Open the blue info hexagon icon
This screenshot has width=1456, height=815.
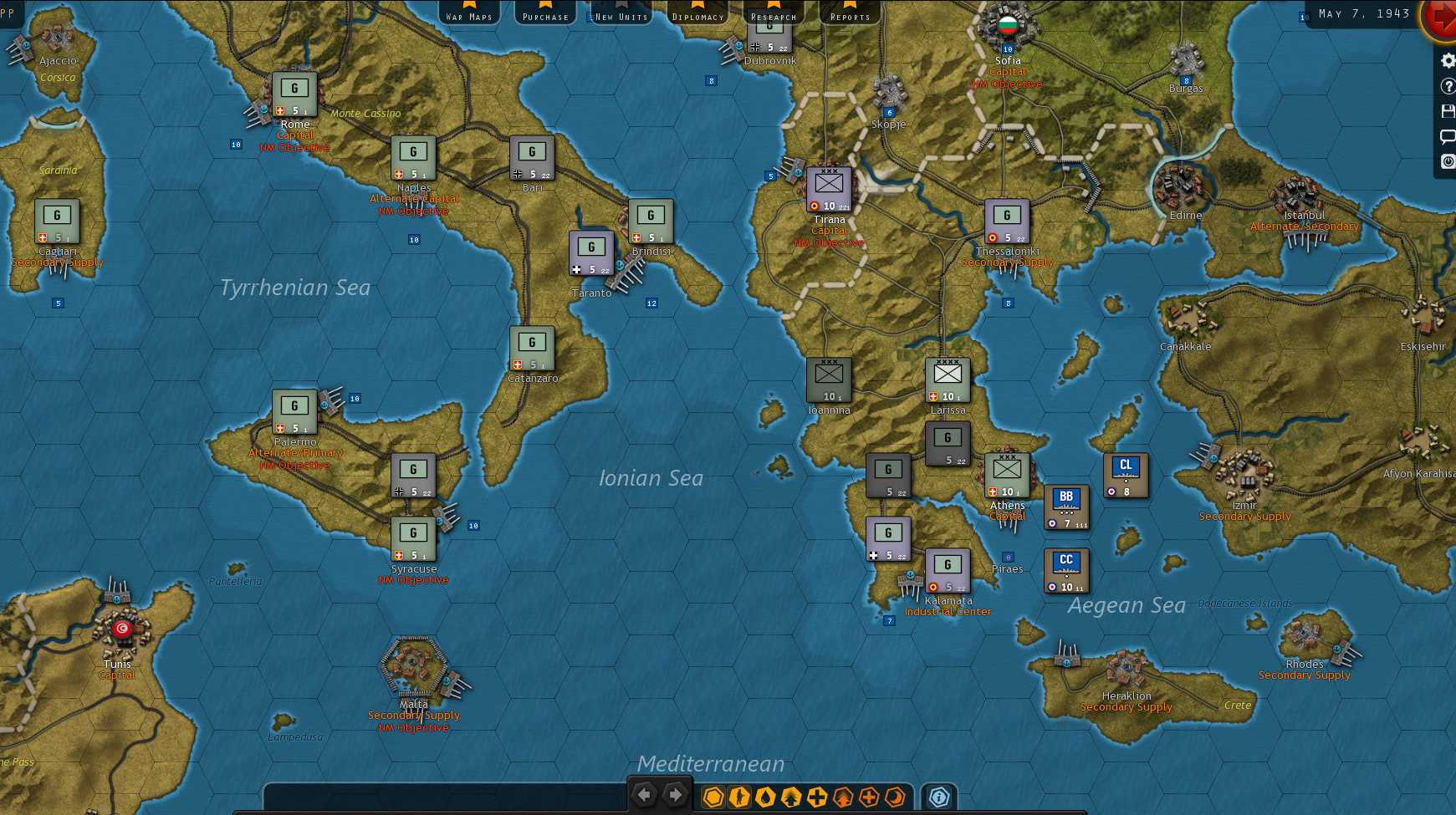coord(939,797)
